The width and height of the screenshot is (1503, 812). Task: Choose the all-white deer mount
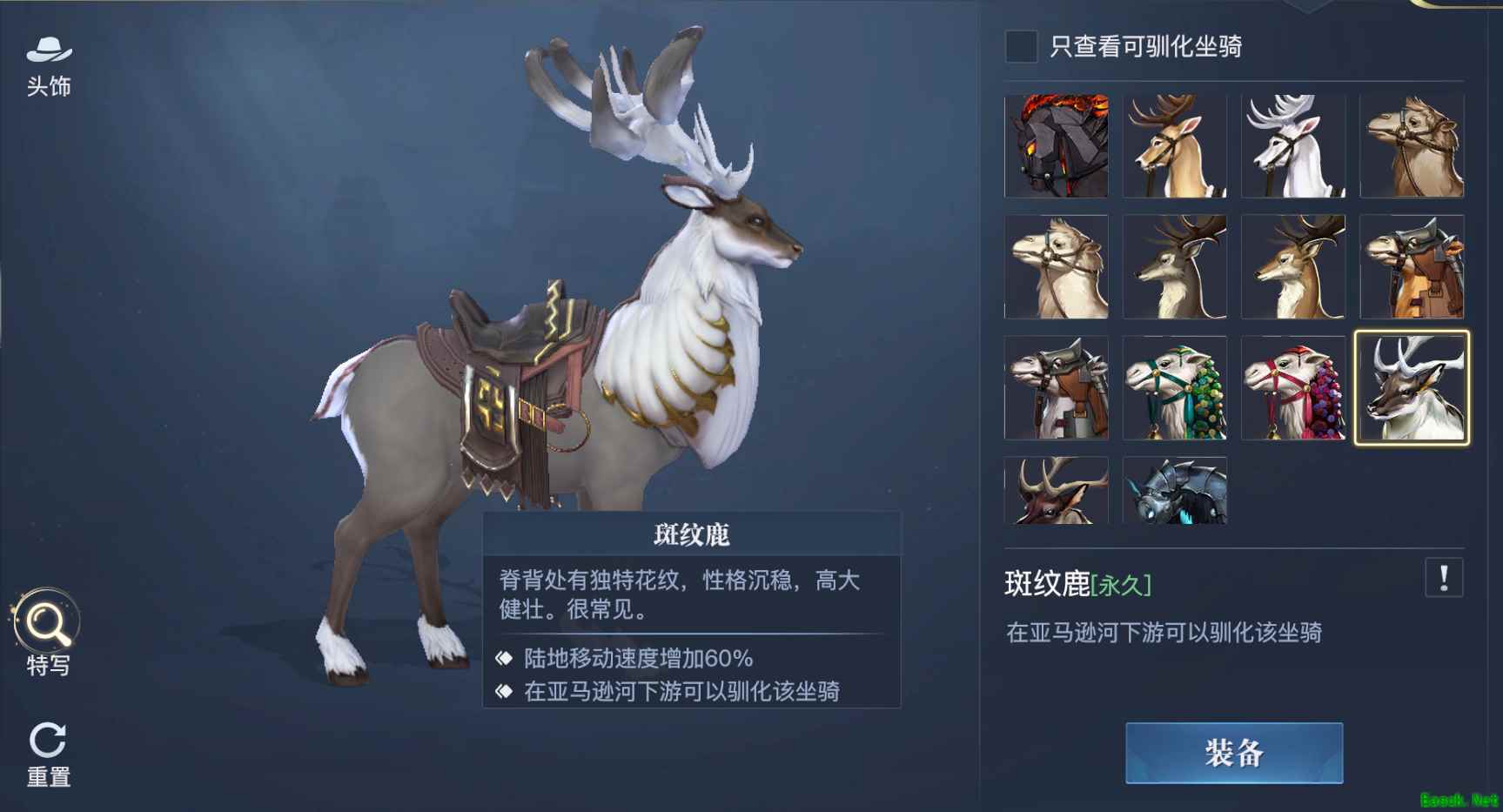click(x=1293, y=146)
